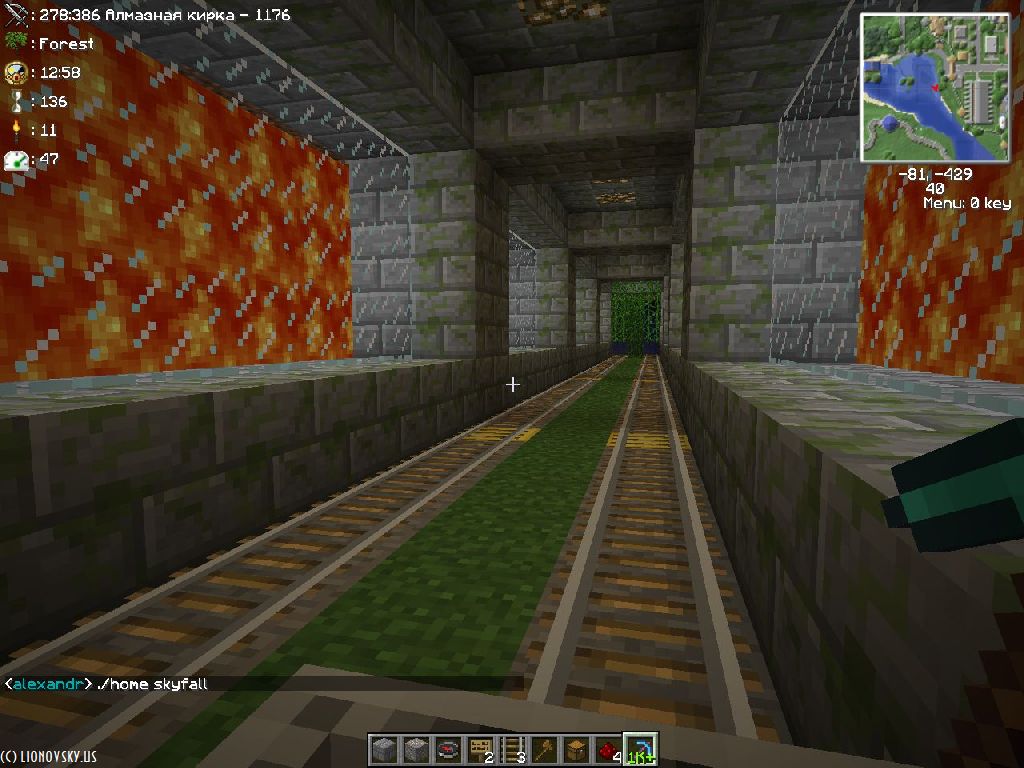The image size is (1024, 768).
Task: Select the wooden sign stack slot
Action: pyautogui.click(x=482, y=750)
